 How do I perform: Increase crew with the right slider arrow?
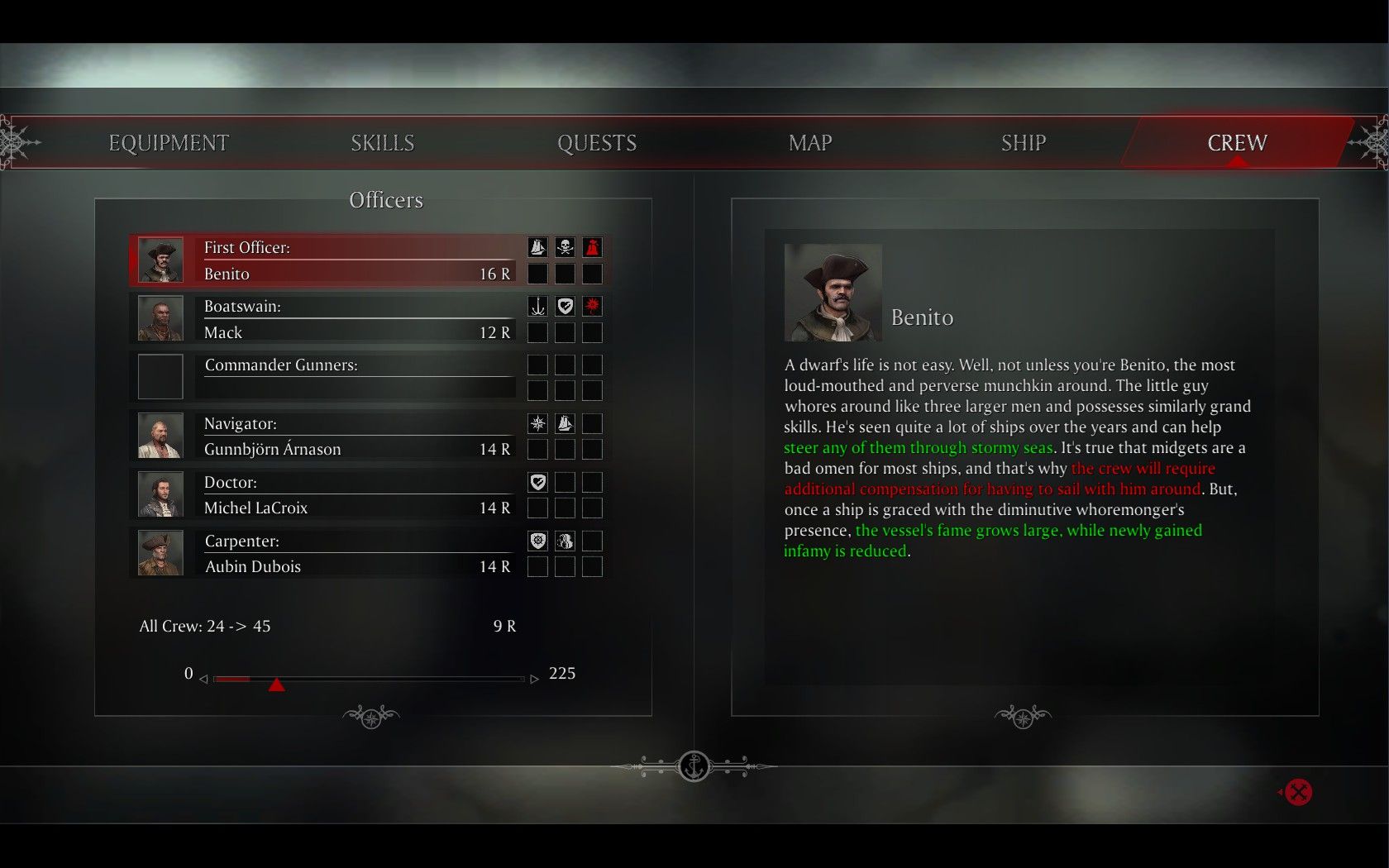point(534,679)
